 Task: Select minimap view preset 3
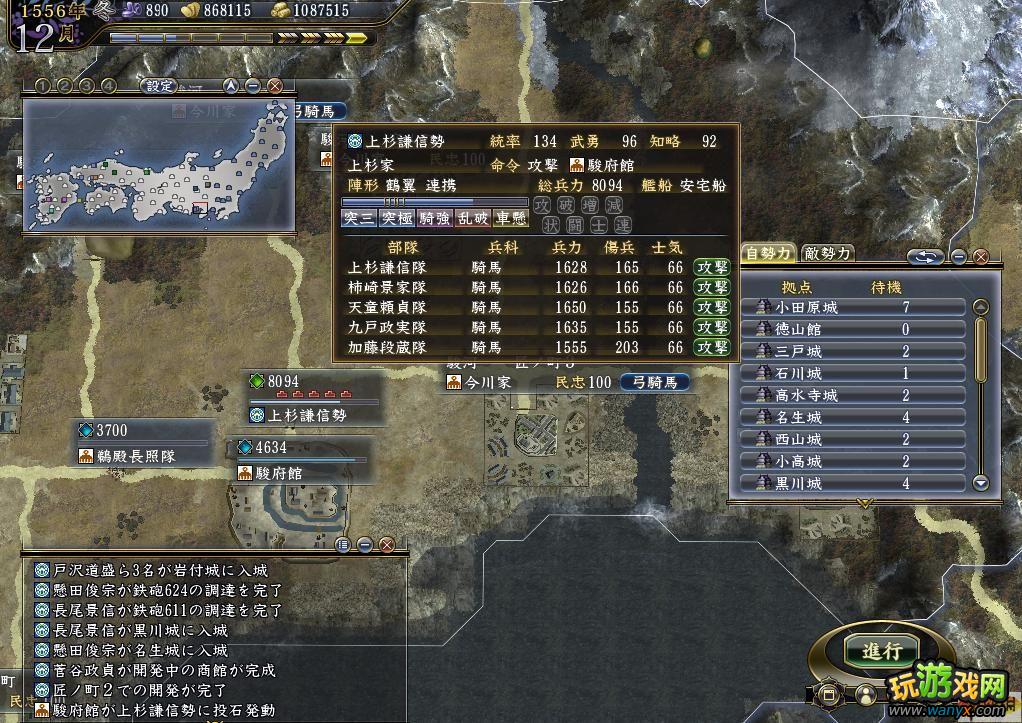point(87,86)
